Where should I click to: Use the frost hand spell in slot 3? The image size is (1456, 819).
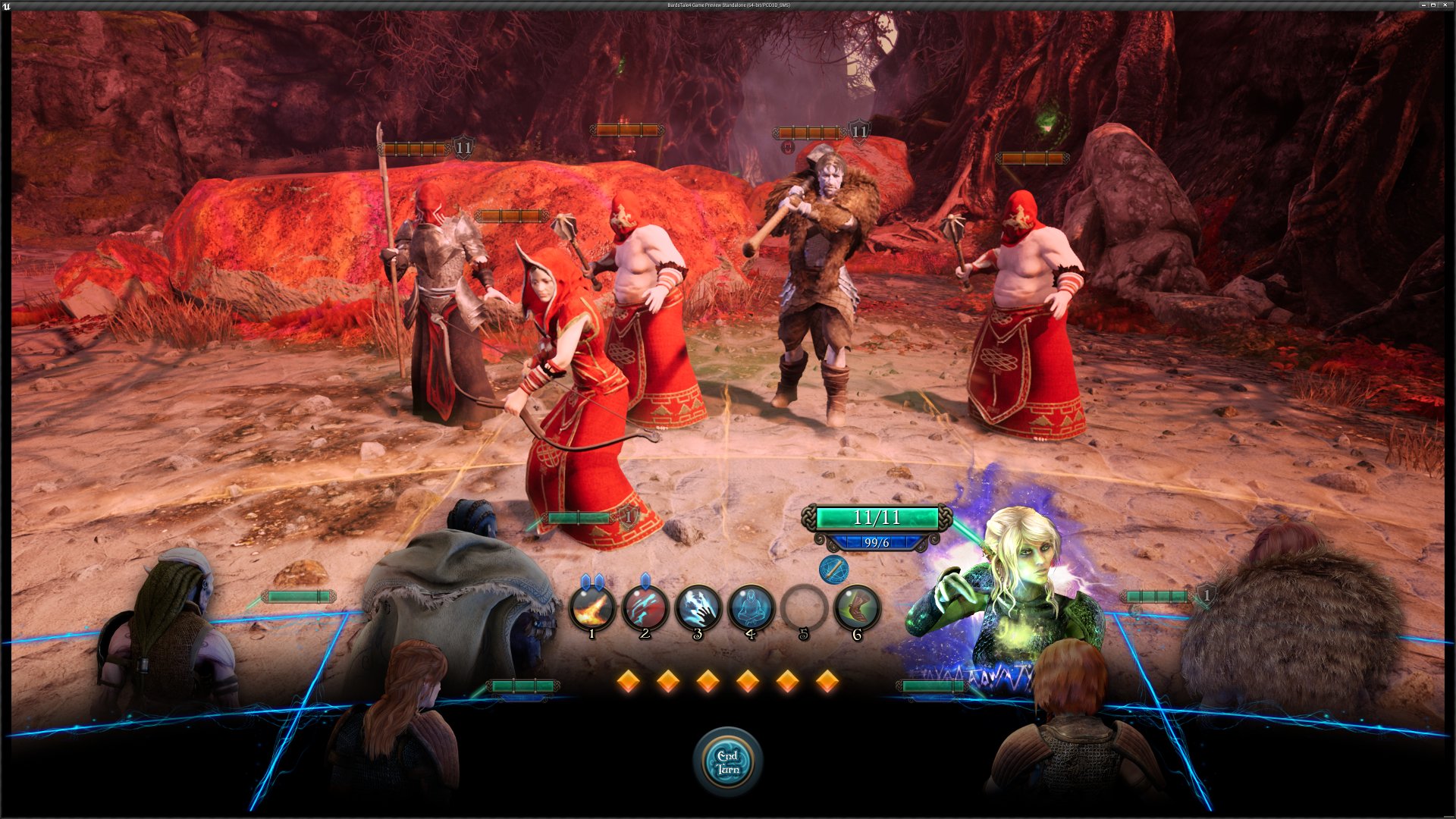[698, 608]
